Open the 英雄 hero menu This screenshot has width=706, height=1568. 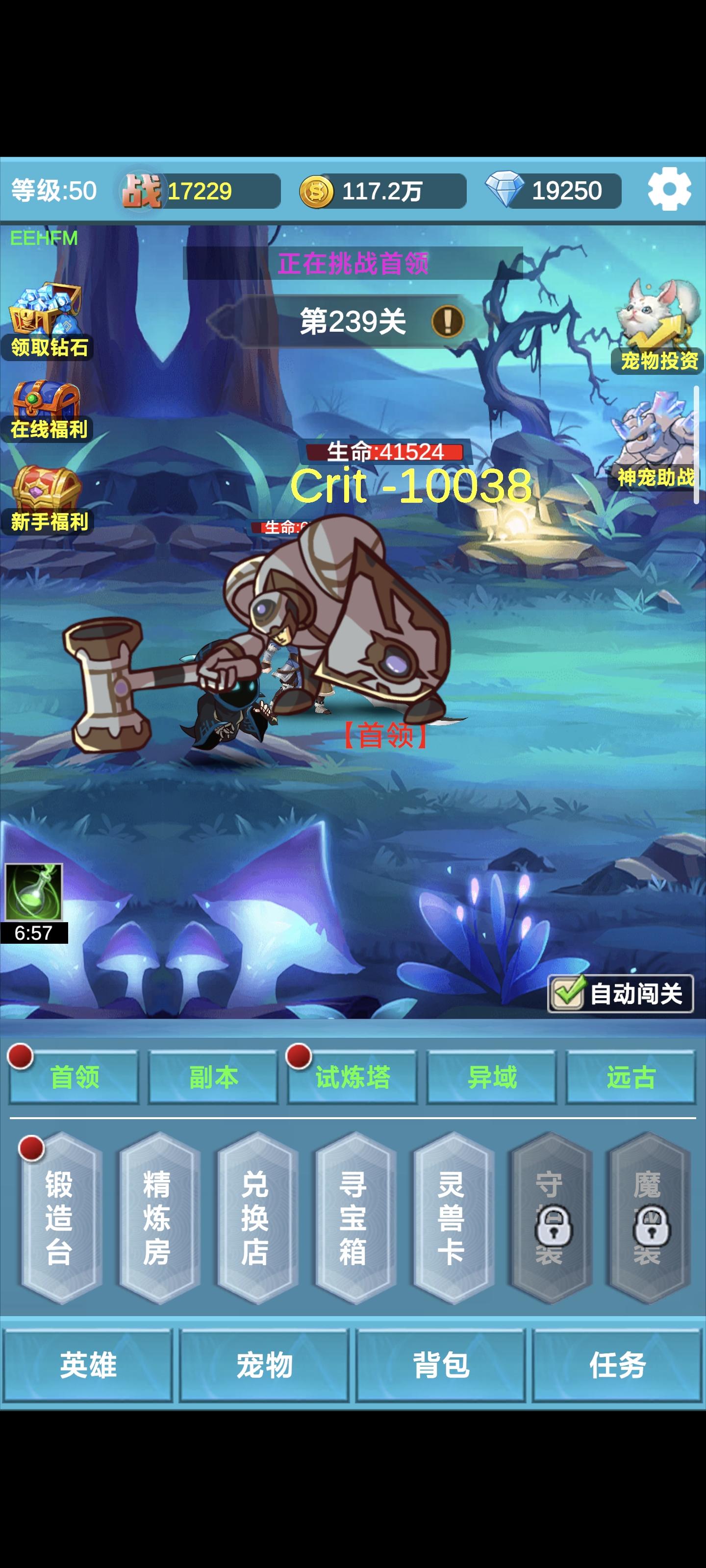point(88,1367)
